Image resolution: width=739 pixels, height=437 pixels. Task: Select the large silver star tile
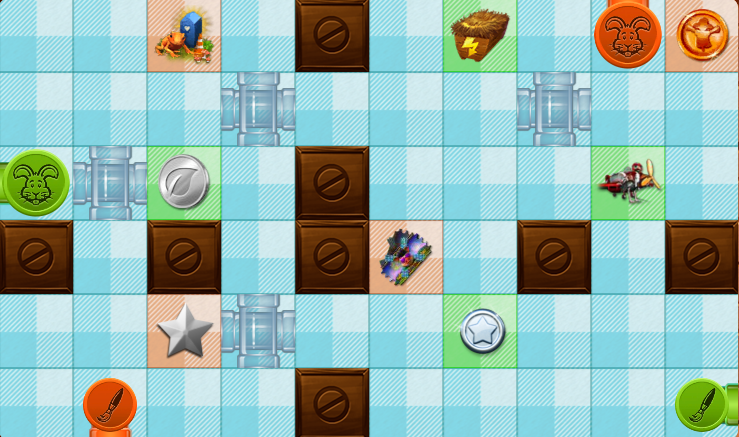pos(184,331)
